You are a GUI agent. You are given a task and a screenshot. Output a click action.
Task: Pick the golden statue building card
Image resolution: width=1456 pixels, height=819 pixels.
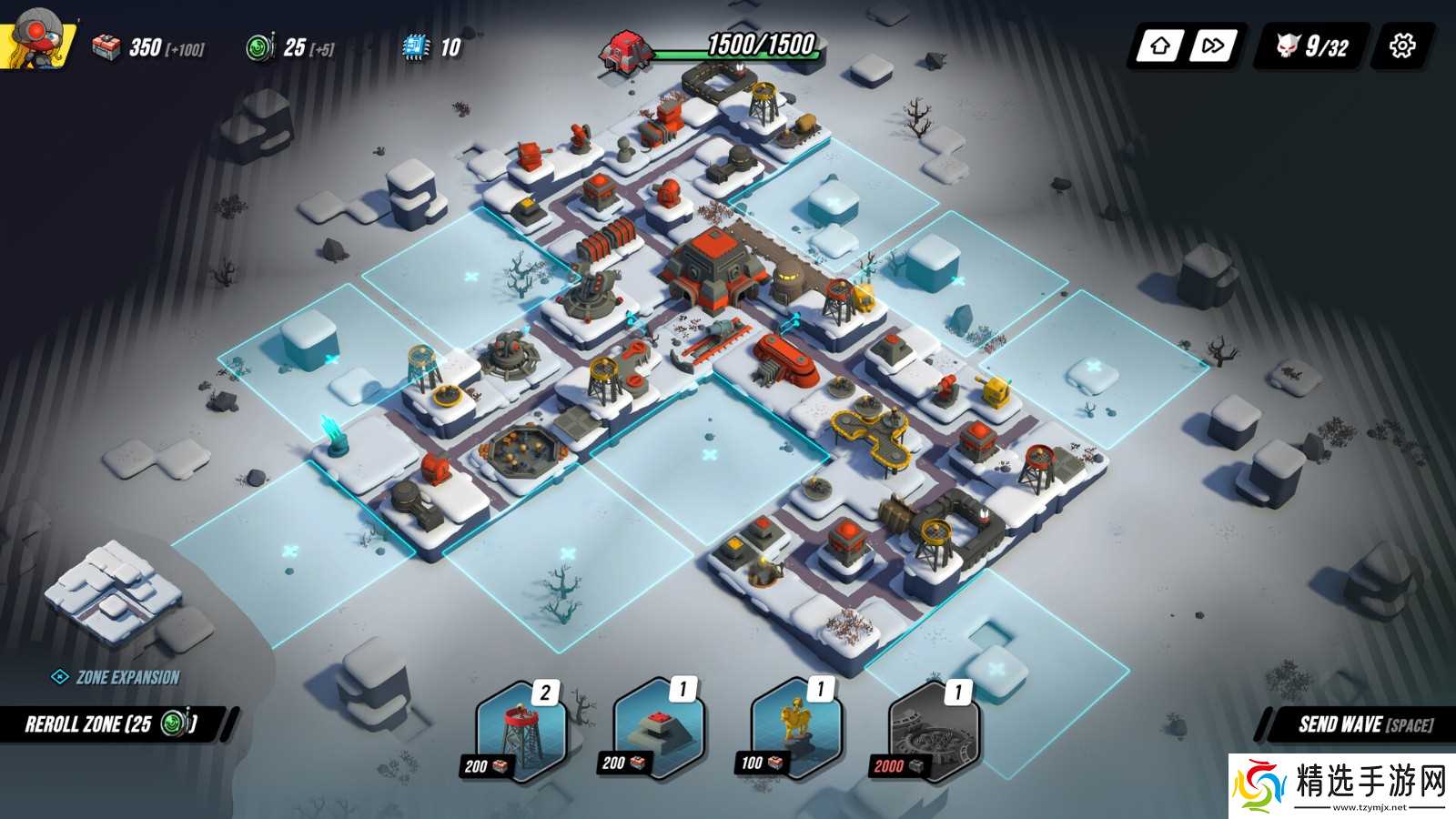point(795,730)
